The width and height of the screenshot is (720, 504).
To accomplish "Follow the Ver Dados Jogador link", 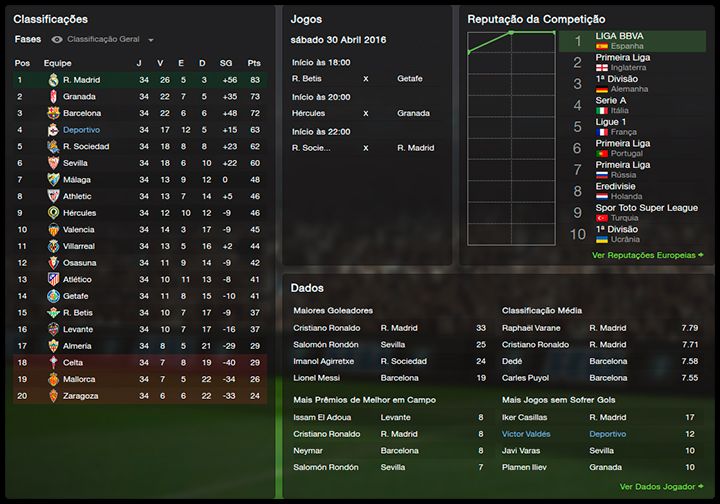I will point(661,486).
